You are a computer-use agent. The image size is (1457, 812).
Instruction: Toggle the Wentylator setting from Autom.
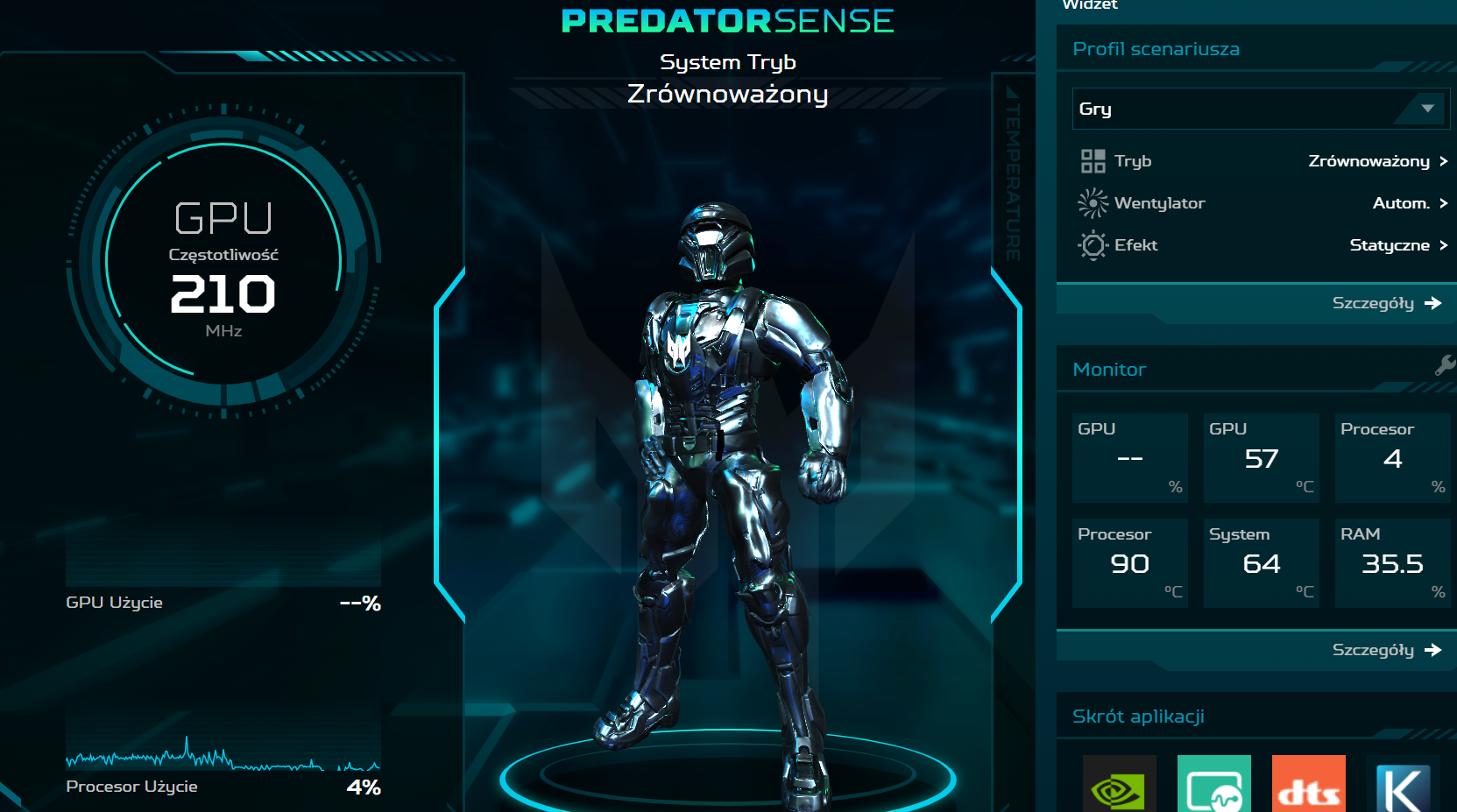(x=1402, y=202)
